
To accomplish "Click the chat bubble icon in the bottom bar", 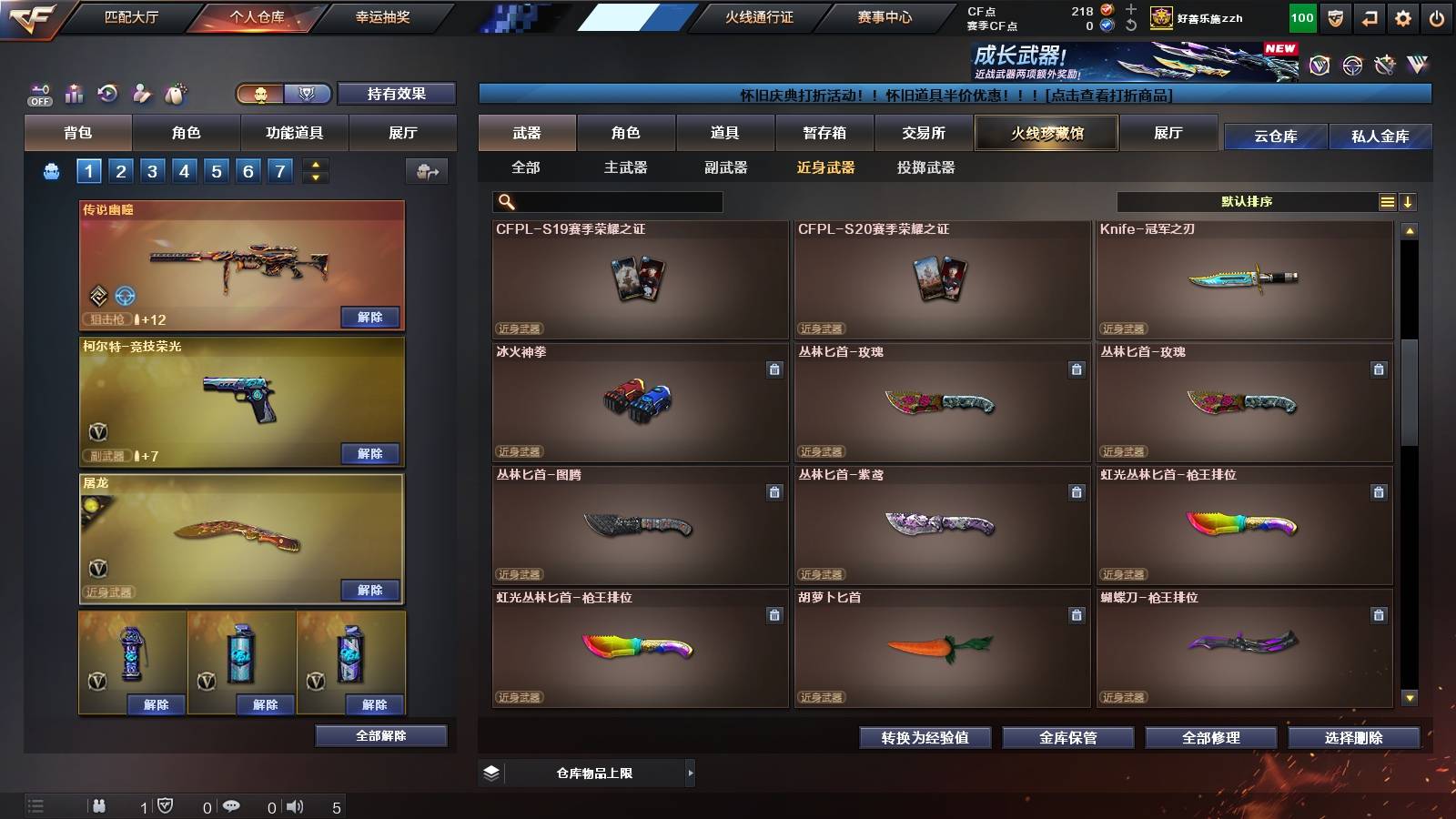I will click(x=233, y=806).
